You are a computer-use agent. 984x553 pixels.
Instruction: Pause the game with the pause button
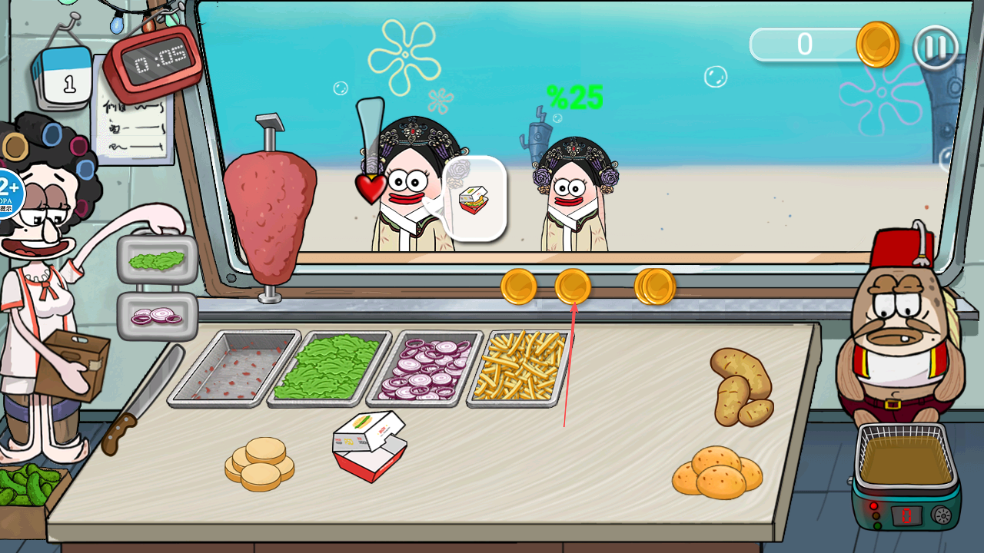click(935, 47)
